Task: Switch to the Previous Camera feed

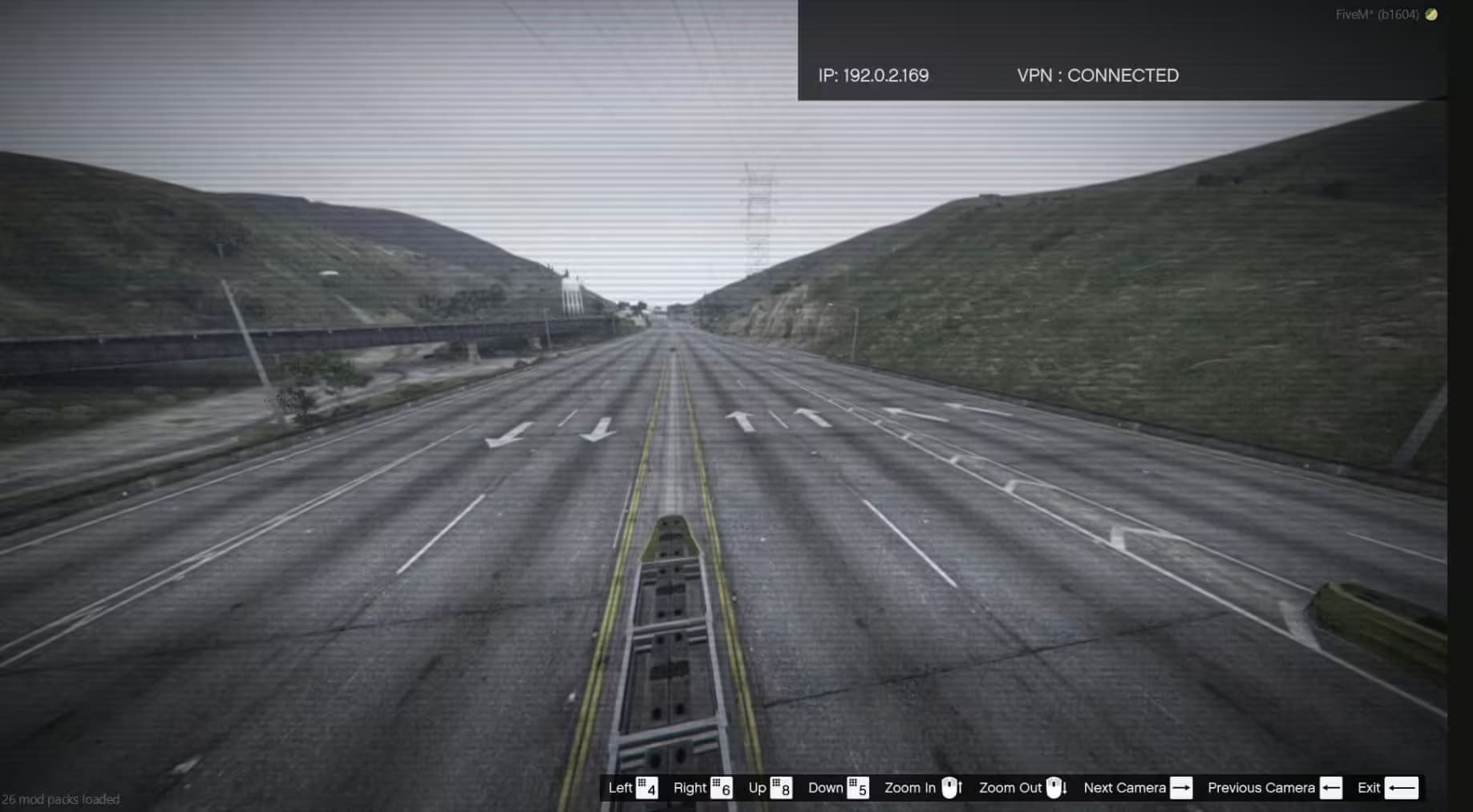Action: (x=1262, y=788)
